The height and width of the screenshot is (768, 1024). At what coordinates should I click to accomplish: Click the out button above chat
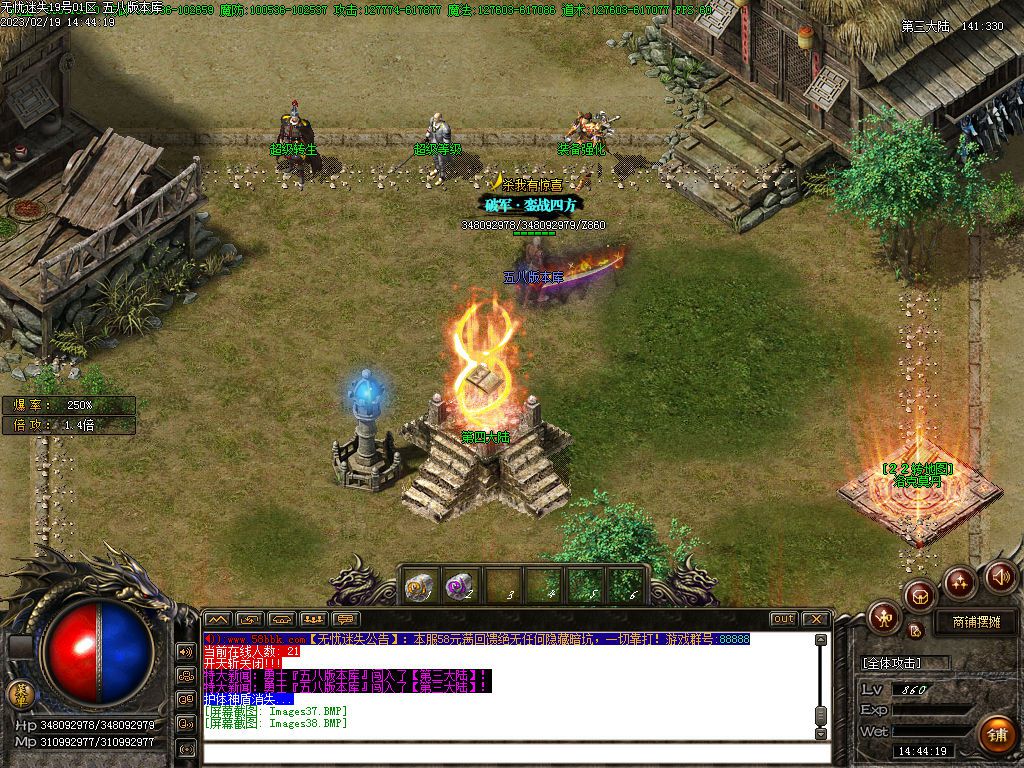[x=784, y=619]
